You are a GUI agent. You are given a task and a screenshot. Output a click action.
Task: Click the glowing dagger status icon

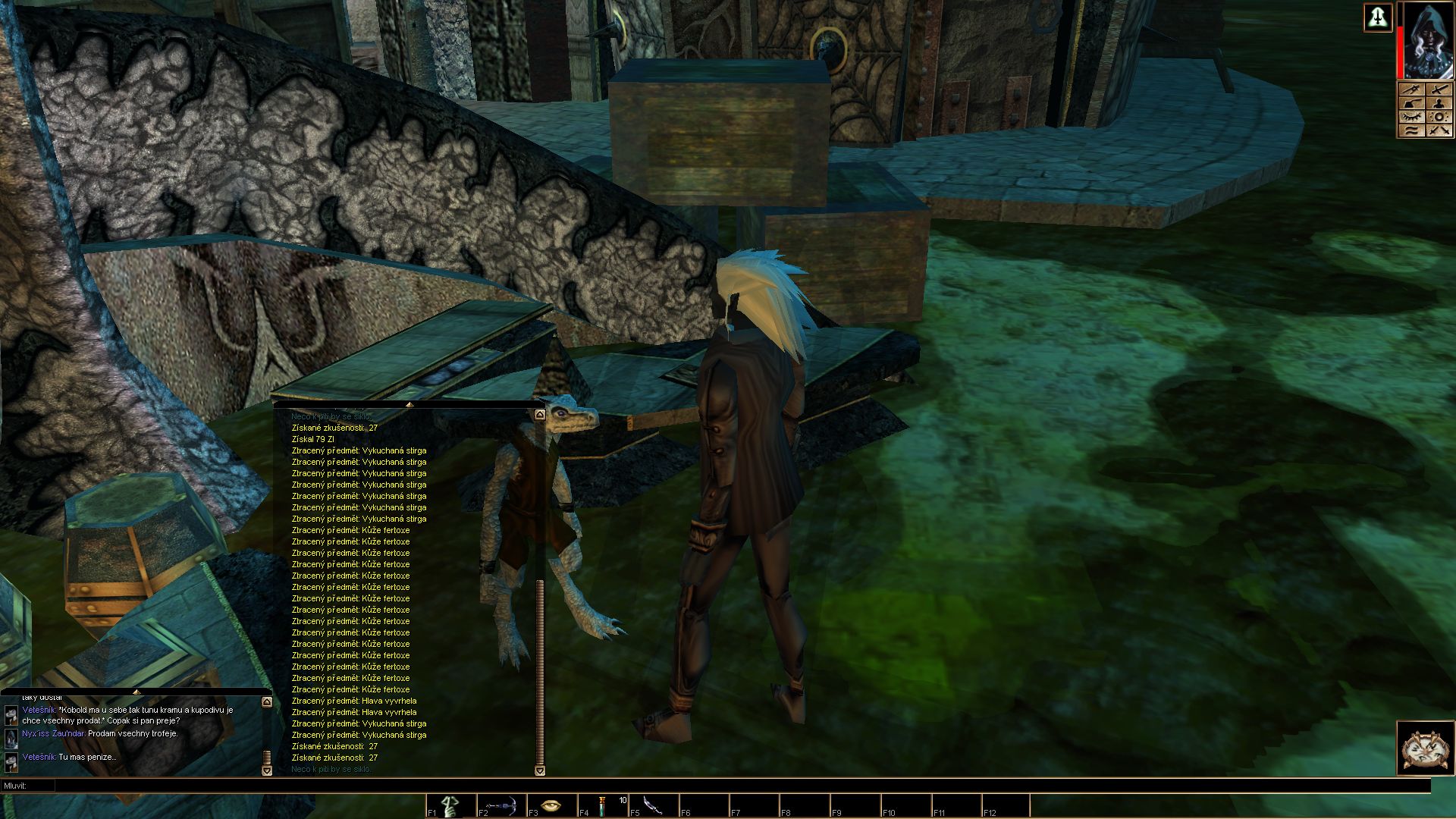[x=1377, y=17]
